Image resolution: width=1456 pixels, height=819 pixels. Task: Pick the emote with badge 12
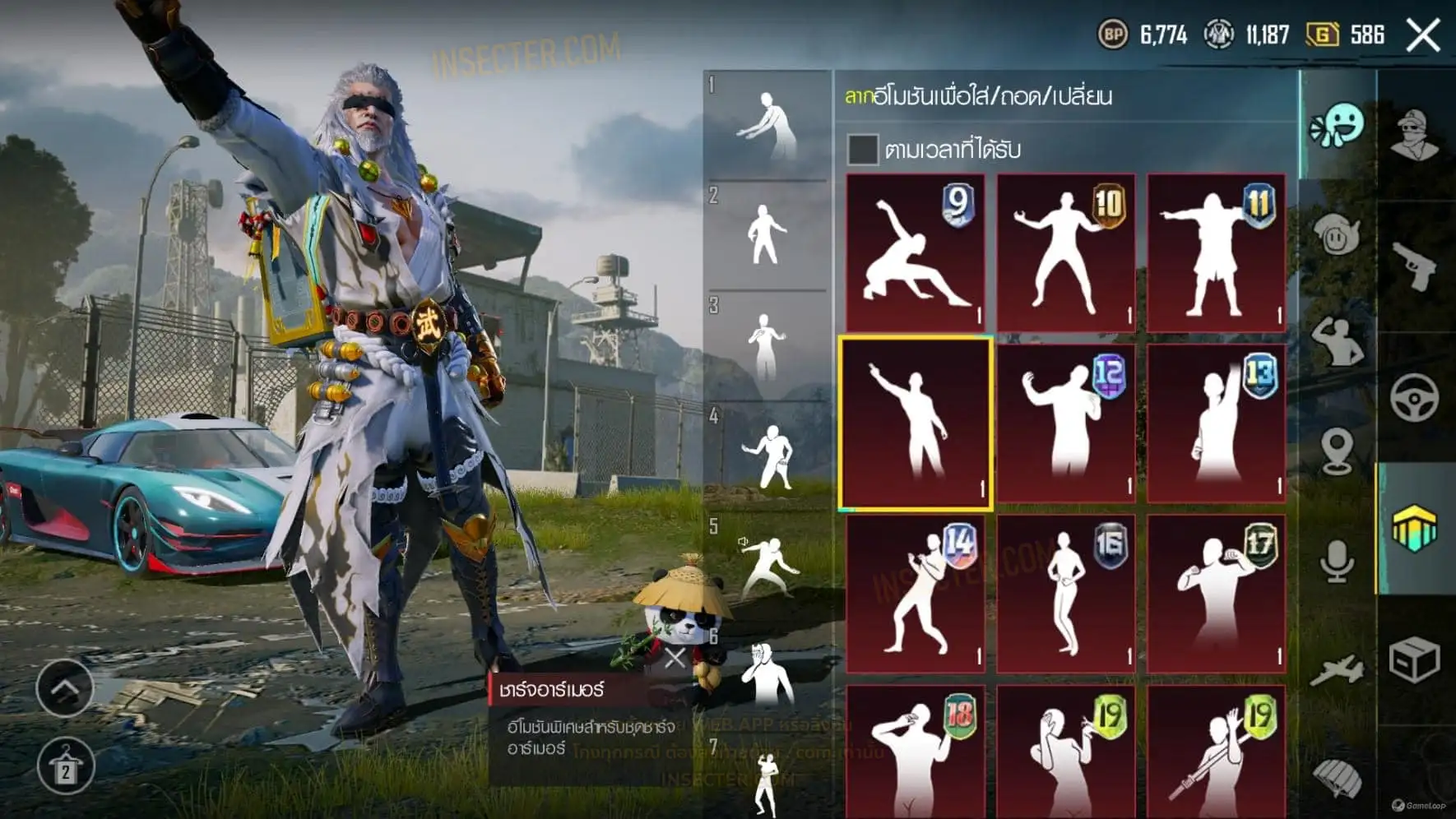point(1066,423)
